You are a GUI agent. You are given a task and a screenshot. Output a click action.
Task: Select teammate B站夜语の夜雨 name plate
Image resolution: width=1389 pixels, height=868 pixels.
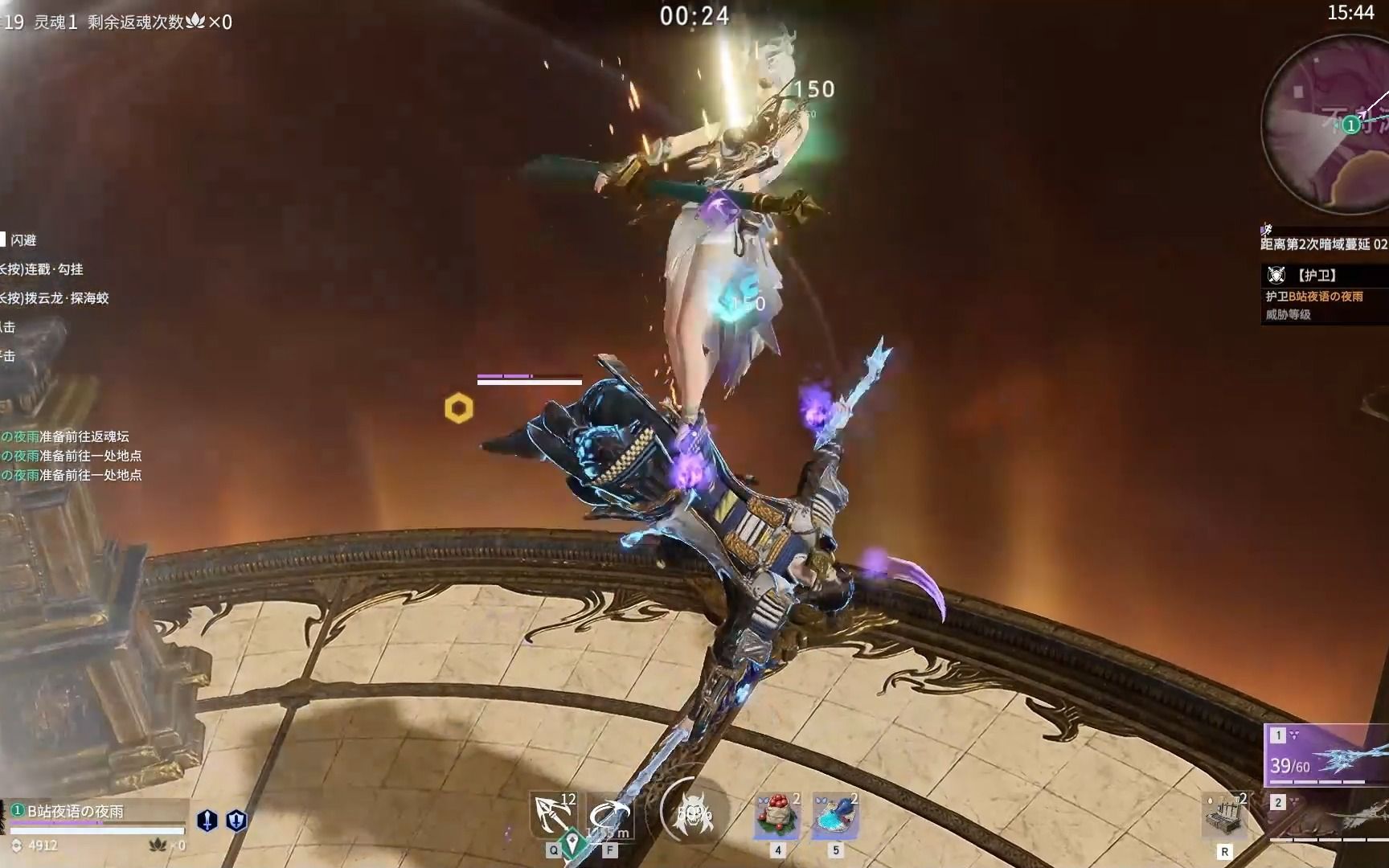point(76,812)
